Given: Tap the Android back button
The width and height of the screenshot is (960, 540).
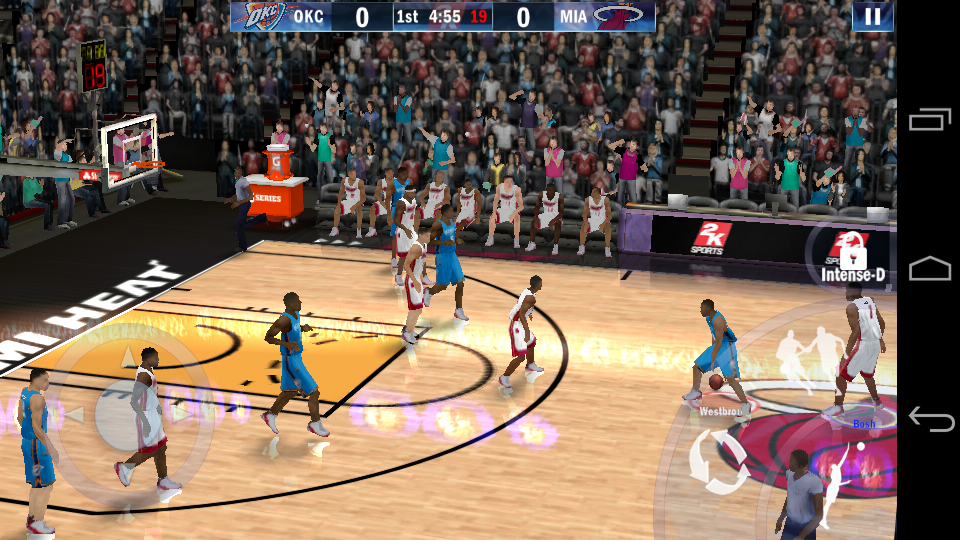Looking at the screenshot, I should (x=930, y=418).
